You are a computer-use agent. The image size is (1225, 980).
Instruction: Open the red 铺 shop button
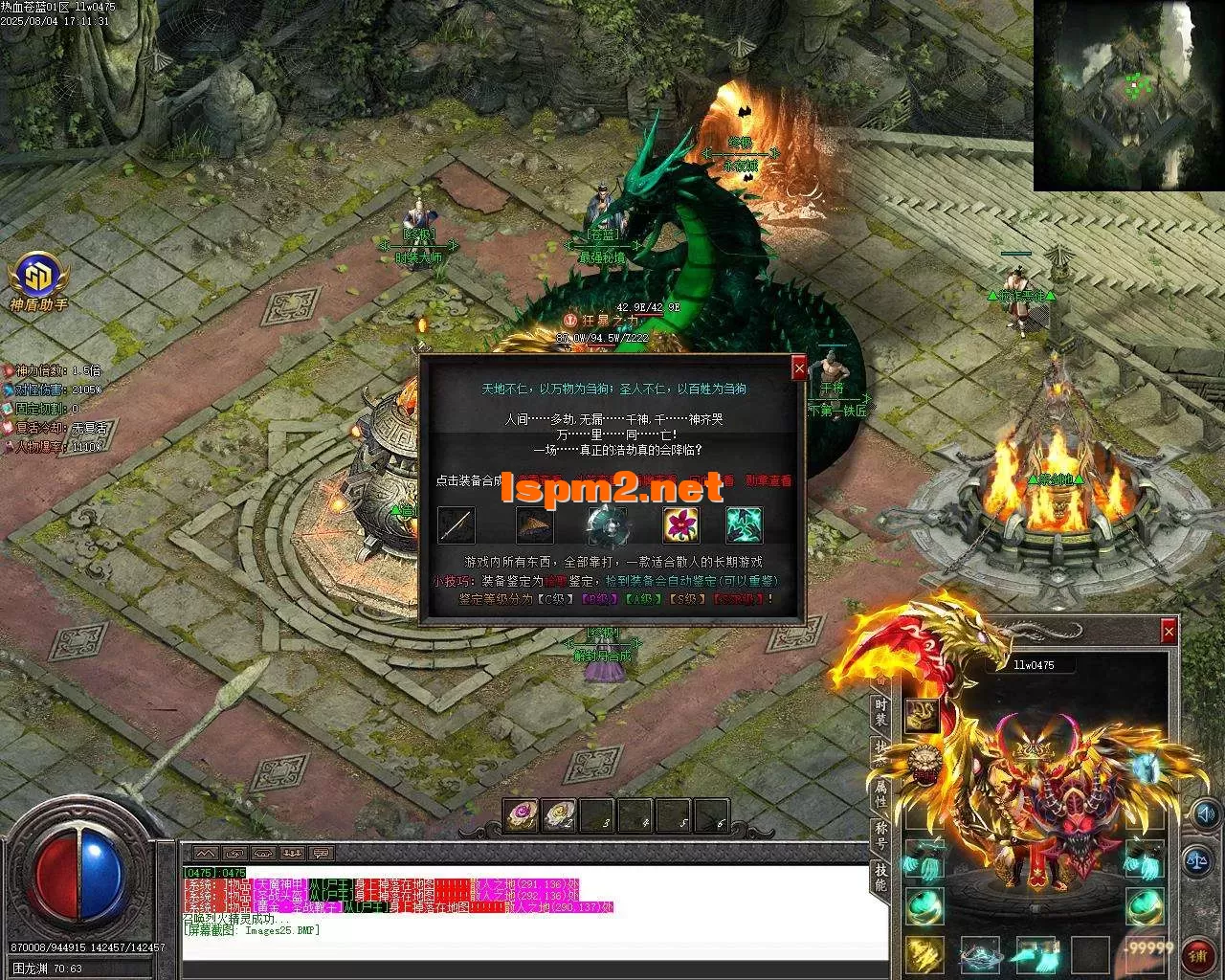point(1198,952)
